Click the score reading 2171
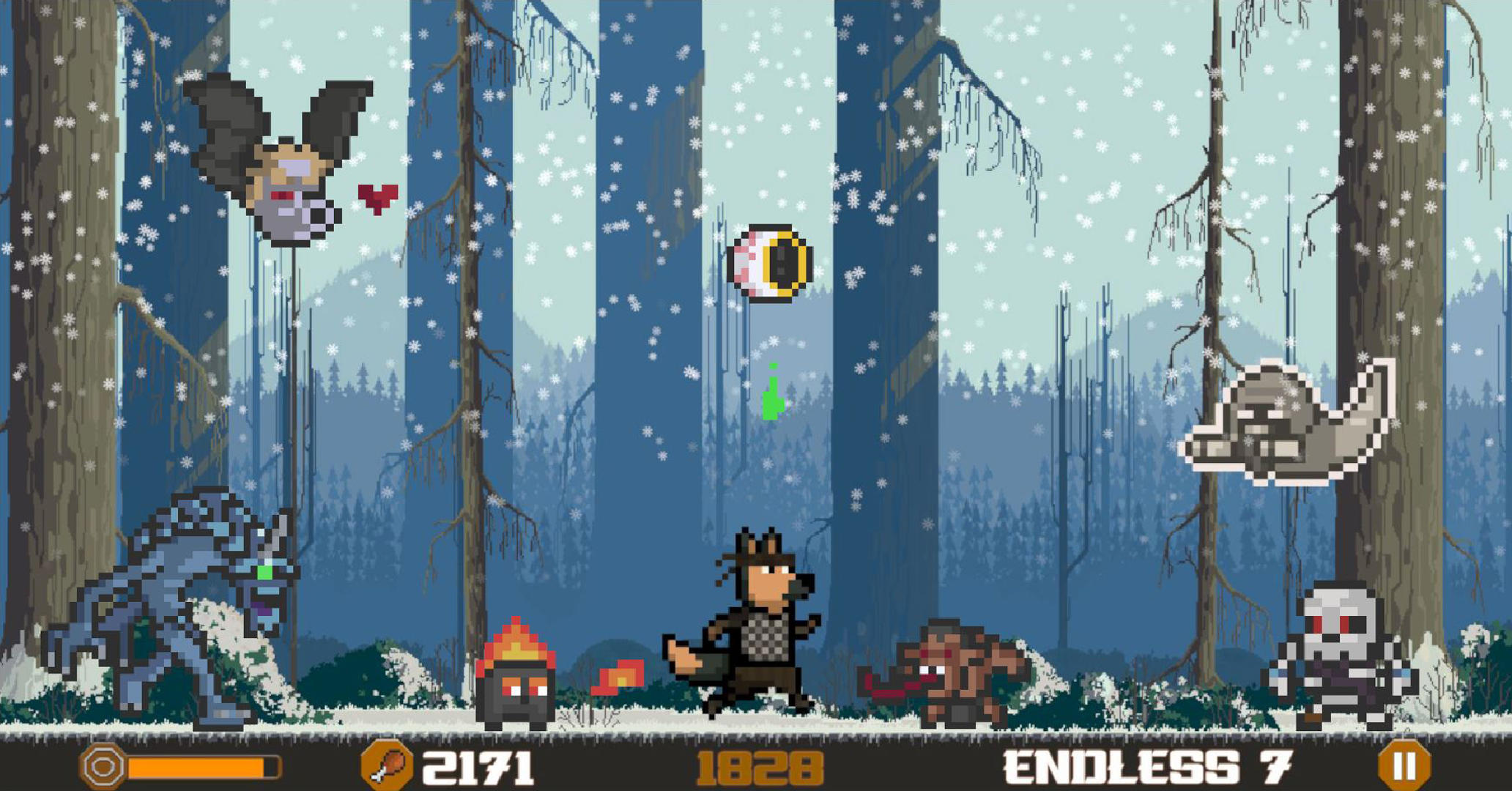 point(477,767)
